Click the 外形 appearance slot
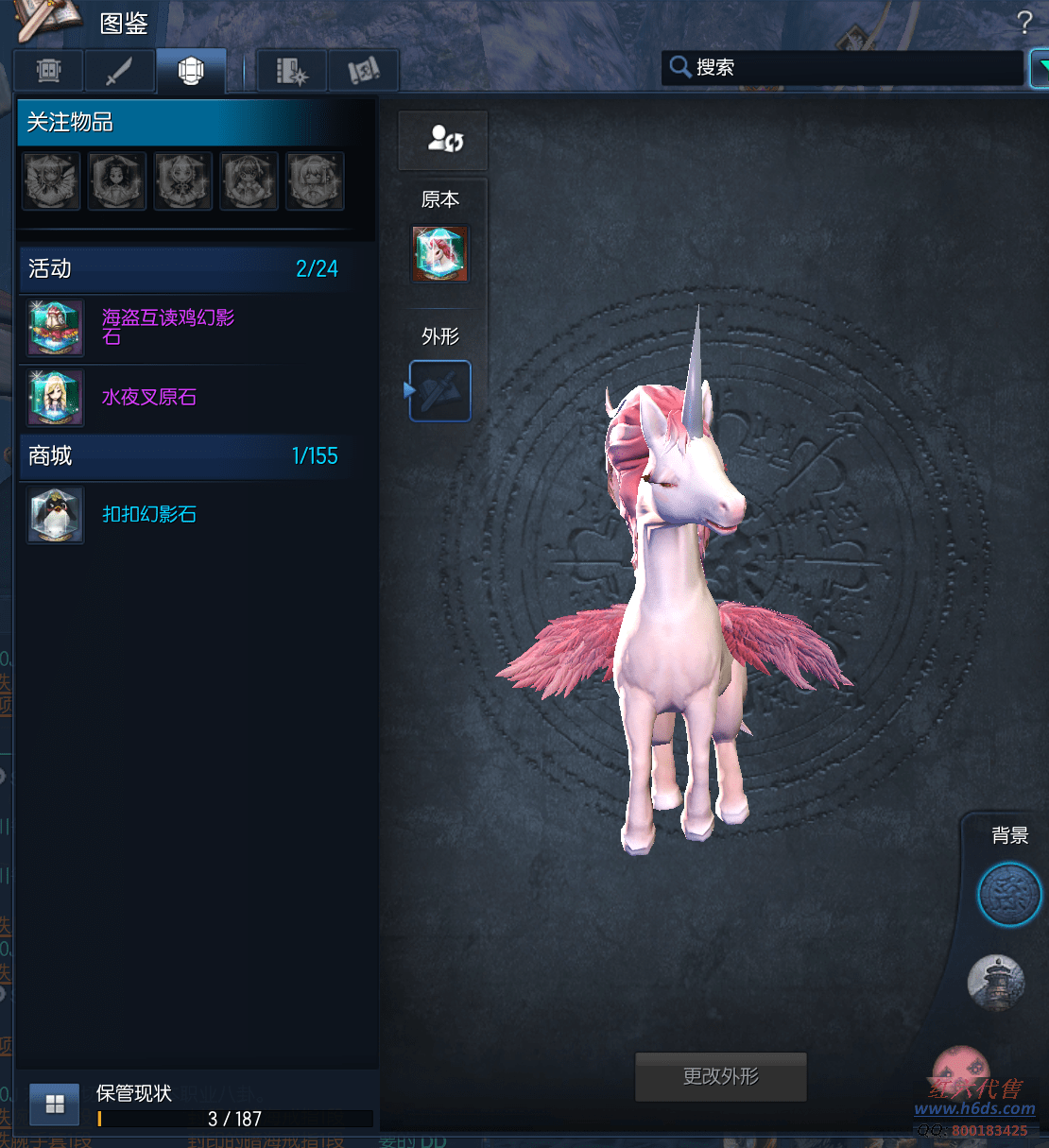 tap(440, 391)
